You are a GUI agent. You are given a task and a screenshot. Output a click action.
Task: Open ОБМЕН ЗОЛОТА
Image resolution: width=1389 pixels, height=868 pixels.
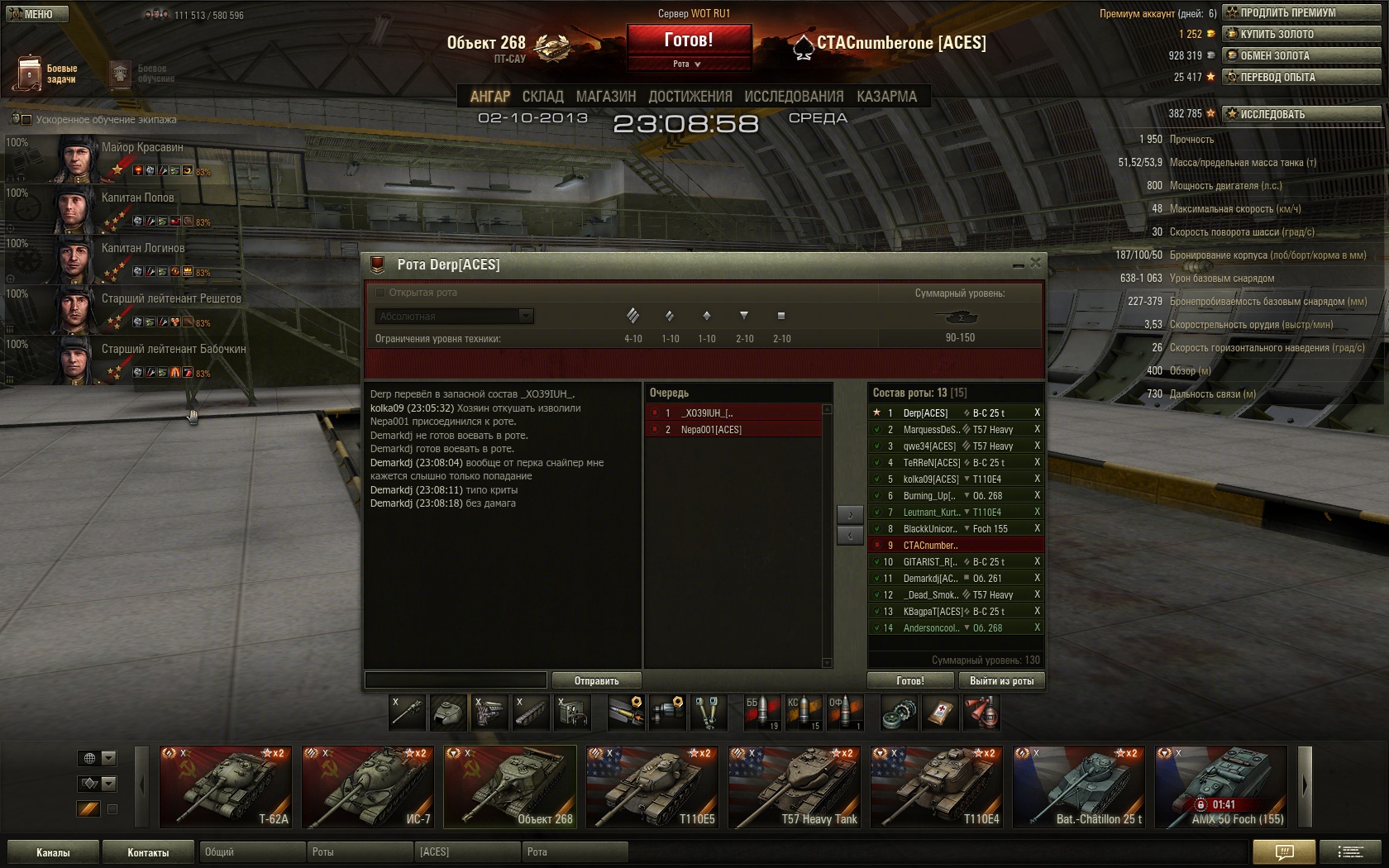(x=1301, y=55)
